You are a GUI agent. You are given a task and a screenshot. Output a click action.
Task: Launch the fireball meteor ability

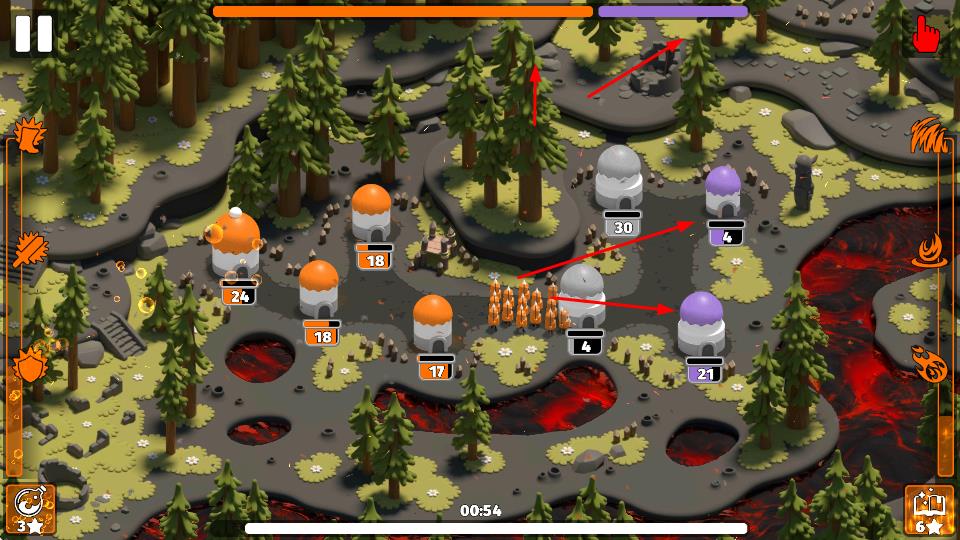[x=930, y=362]
